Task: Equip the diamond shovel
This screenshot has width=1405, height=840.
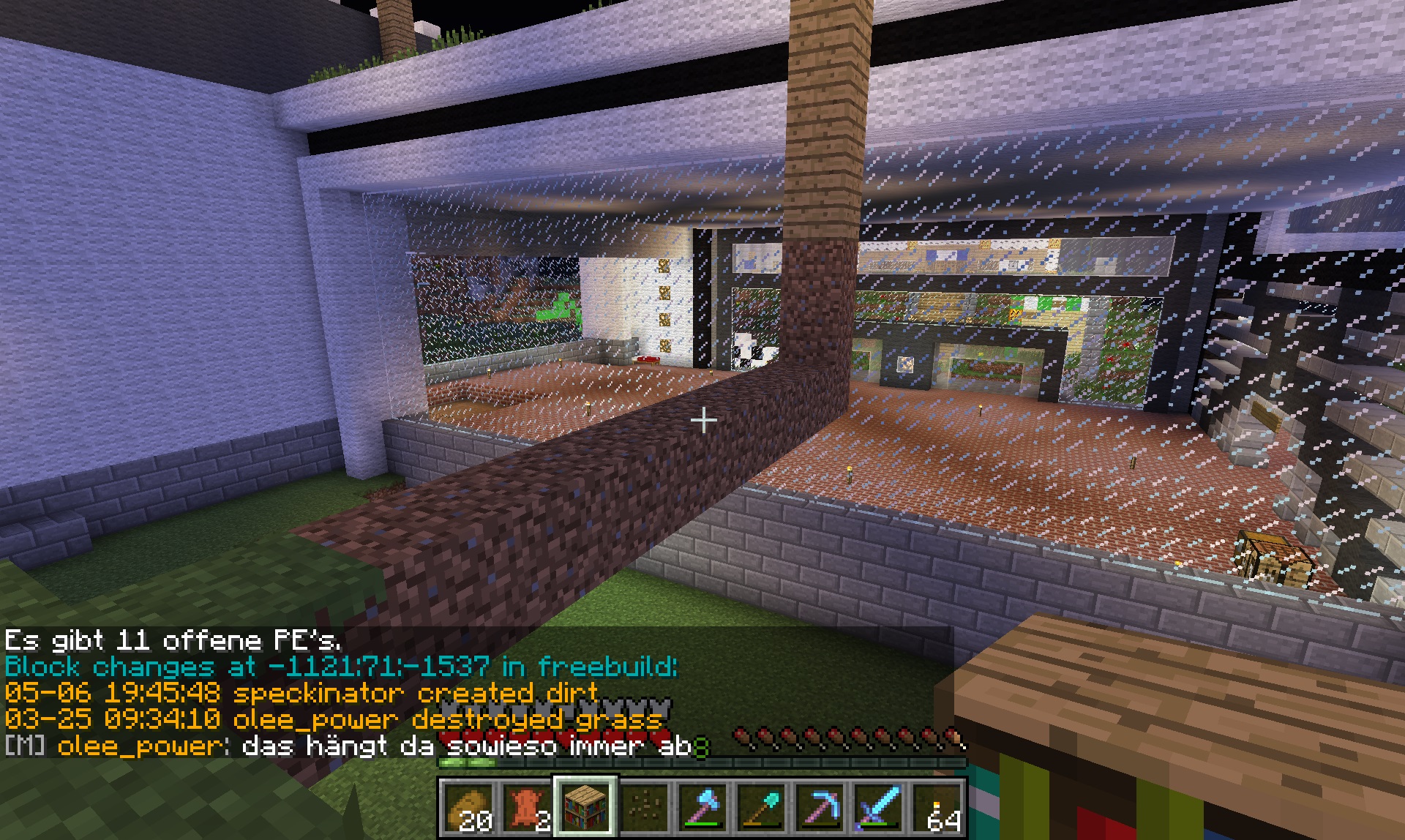Action: 762,808
